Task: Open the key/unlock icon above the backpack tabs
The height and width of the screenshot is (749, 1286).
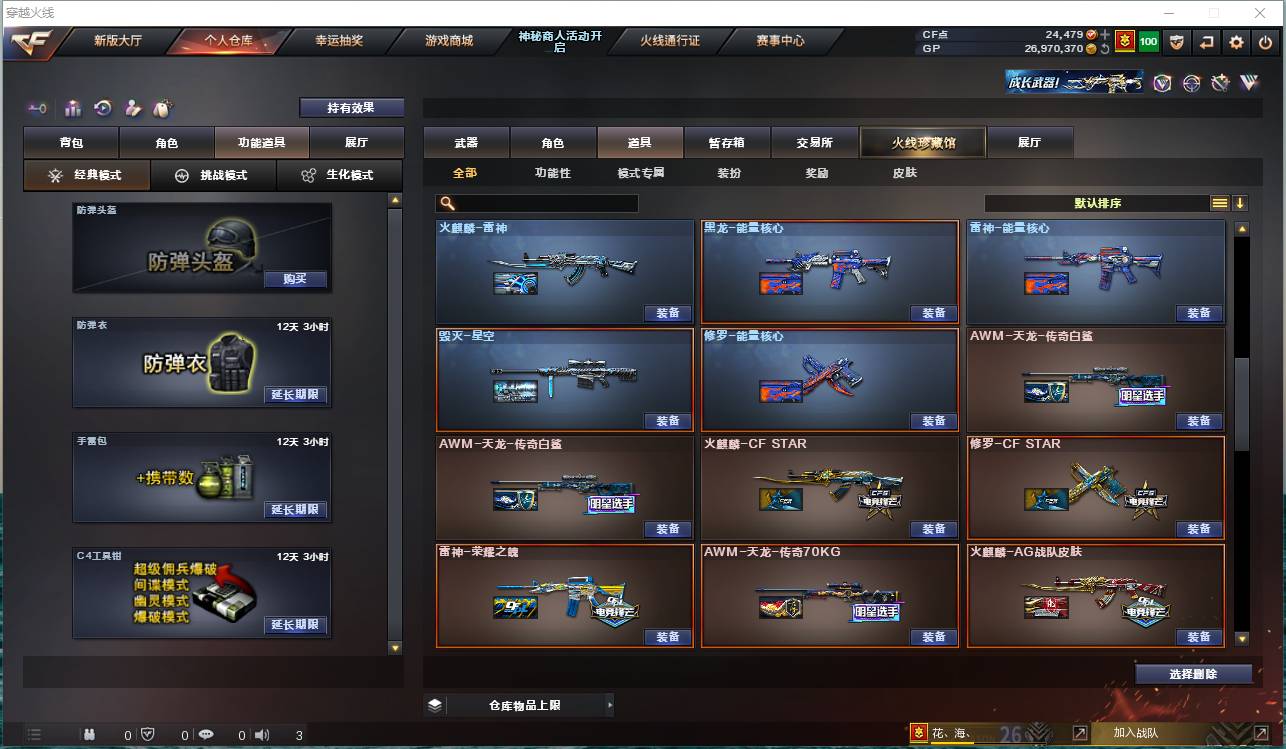Action: [38, 108]
